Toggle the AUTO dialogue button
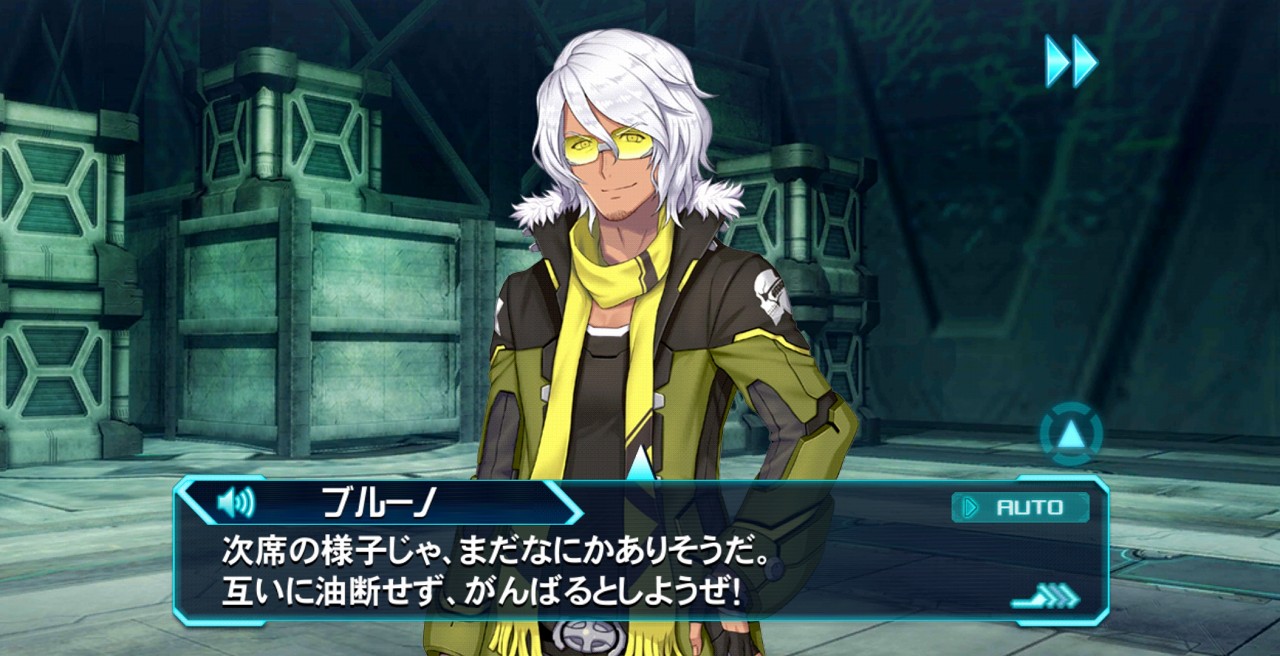This screenshot has height=656, width=1280. tap(1020, 507)
